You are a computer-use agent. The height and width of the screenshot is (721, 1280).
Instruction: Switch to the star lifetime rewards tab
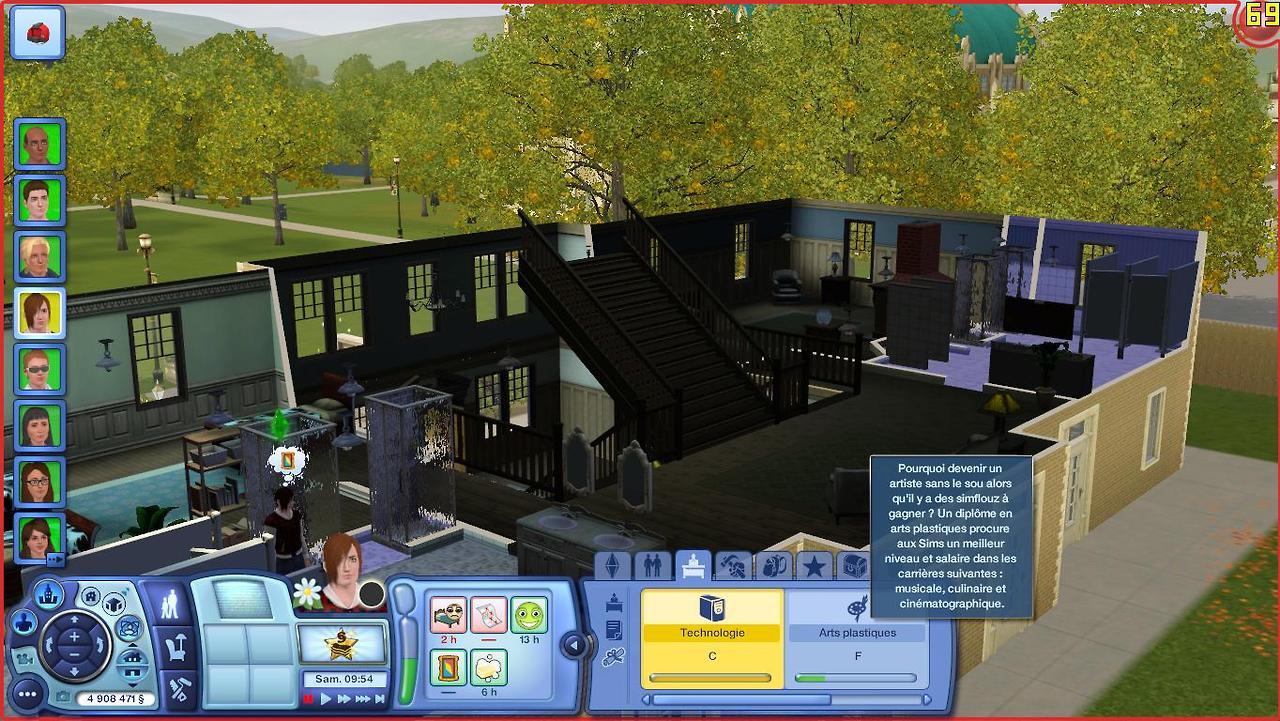814,567
